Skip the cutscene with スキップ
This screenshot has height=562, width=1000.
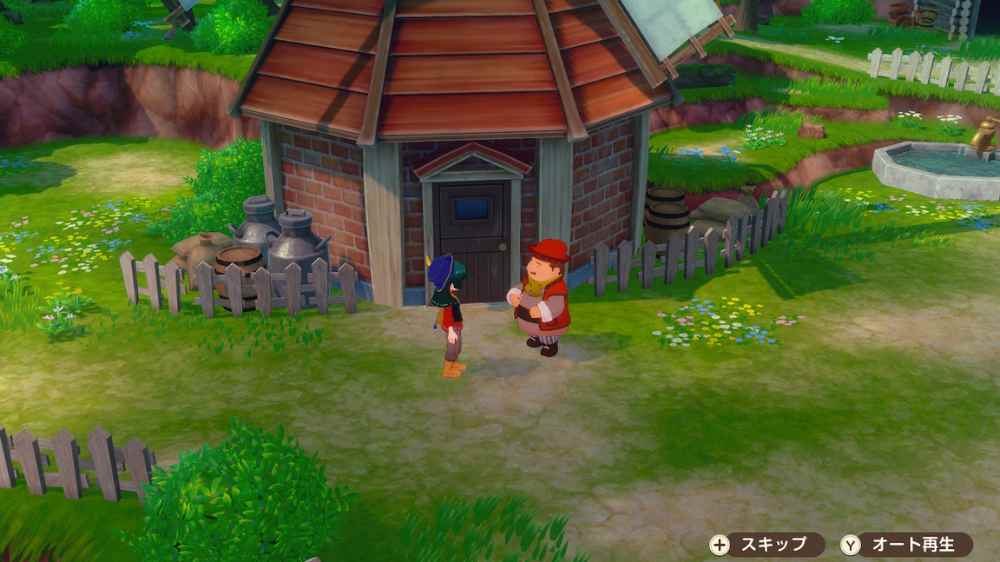[x=765, y=545]
